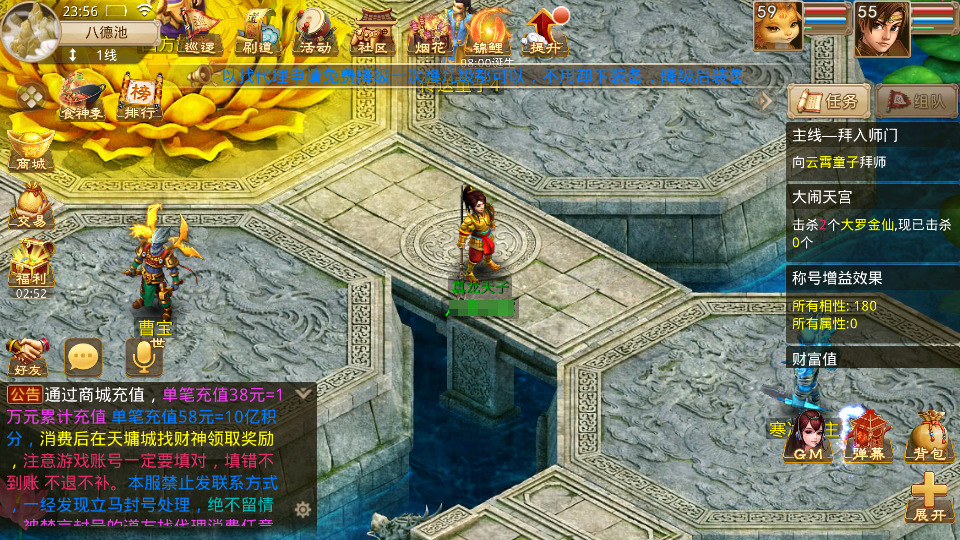Viewport: 960px width, 540px height.
Task: Open the 背包 backpack
Action: click(x=927, y=437)
